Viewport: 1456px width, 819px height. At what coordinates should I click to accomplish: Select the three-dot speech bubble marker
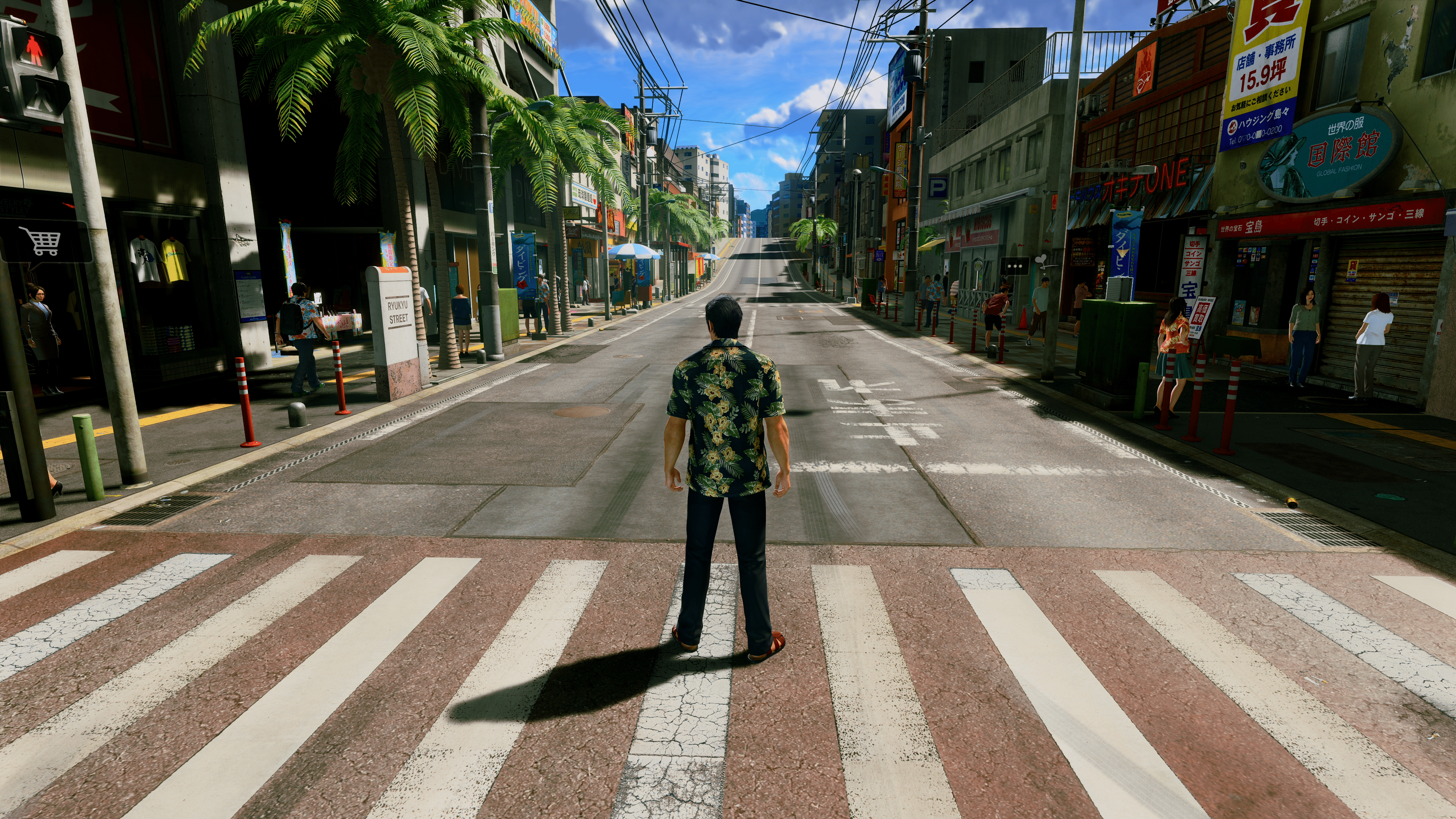(1015, 266)
